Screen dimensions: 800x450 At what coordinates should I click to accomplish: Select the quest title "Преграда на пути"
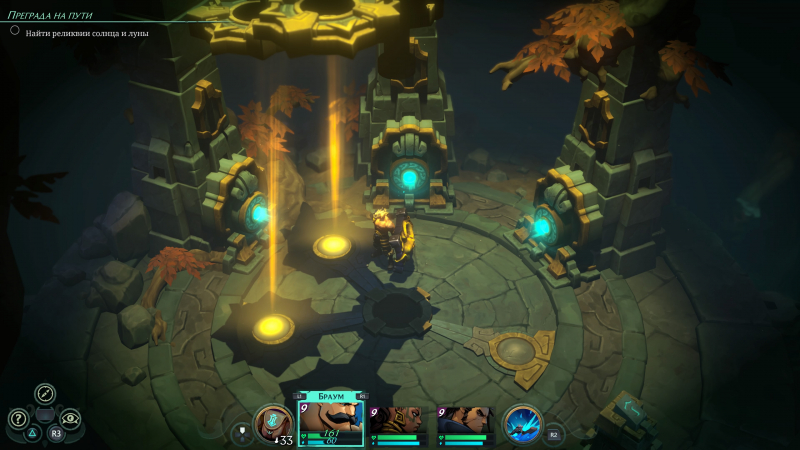56,14
